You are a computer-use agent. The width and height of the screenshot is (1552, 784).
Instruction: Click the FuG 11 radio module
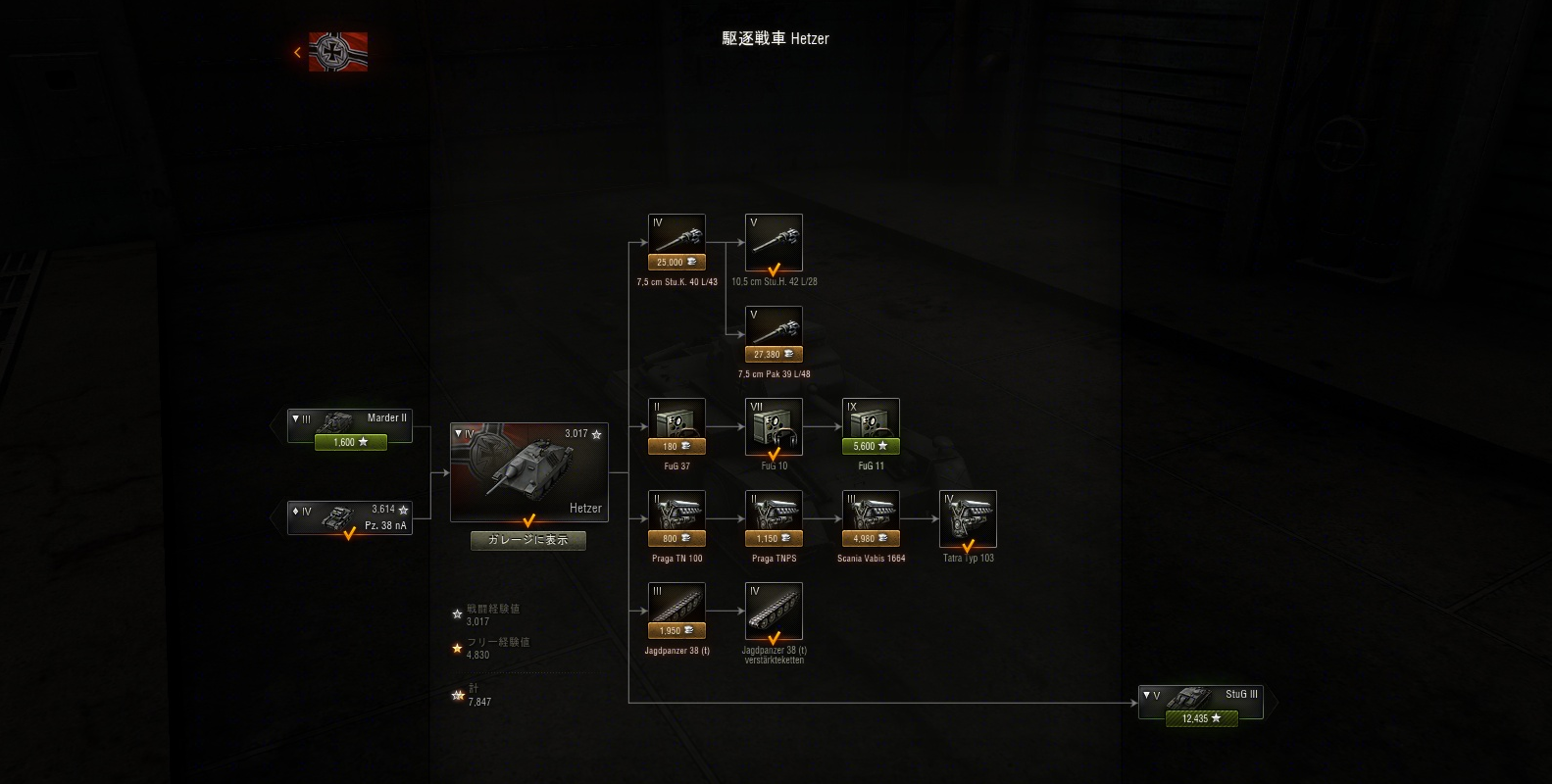[870, 421]
